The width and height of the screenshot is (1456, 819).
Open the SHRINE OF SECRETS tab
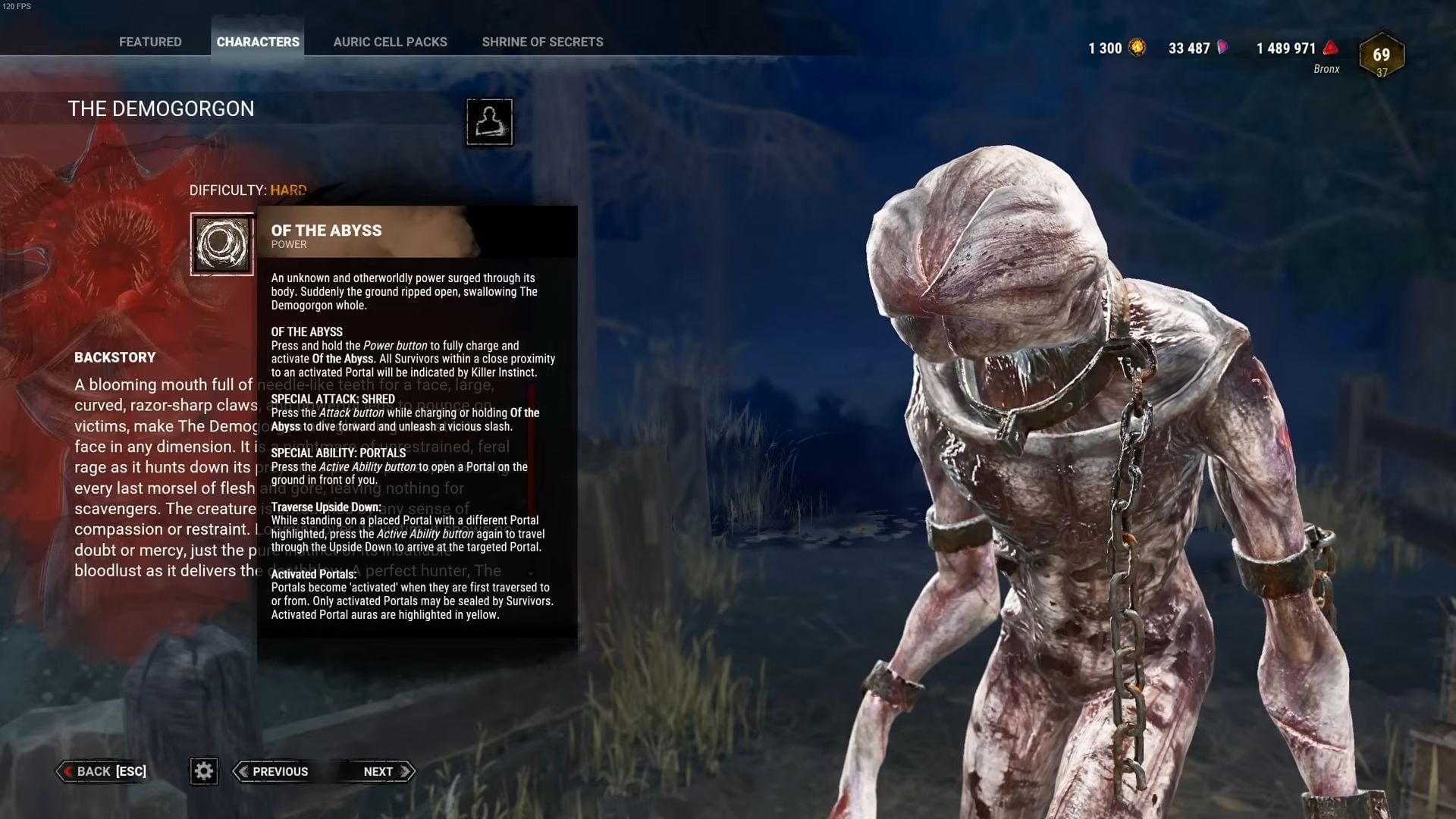coord(541,42)
